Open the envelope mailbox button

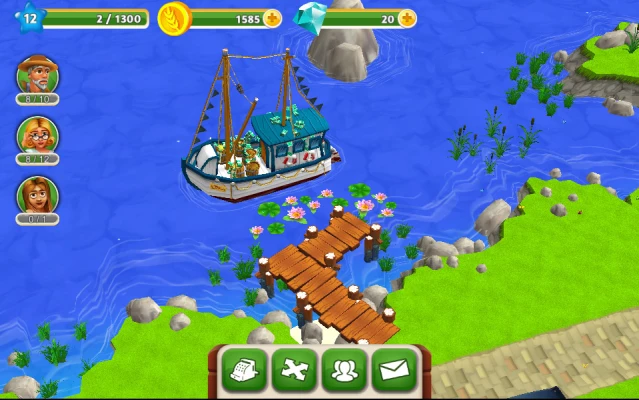(x=395, y=372)
